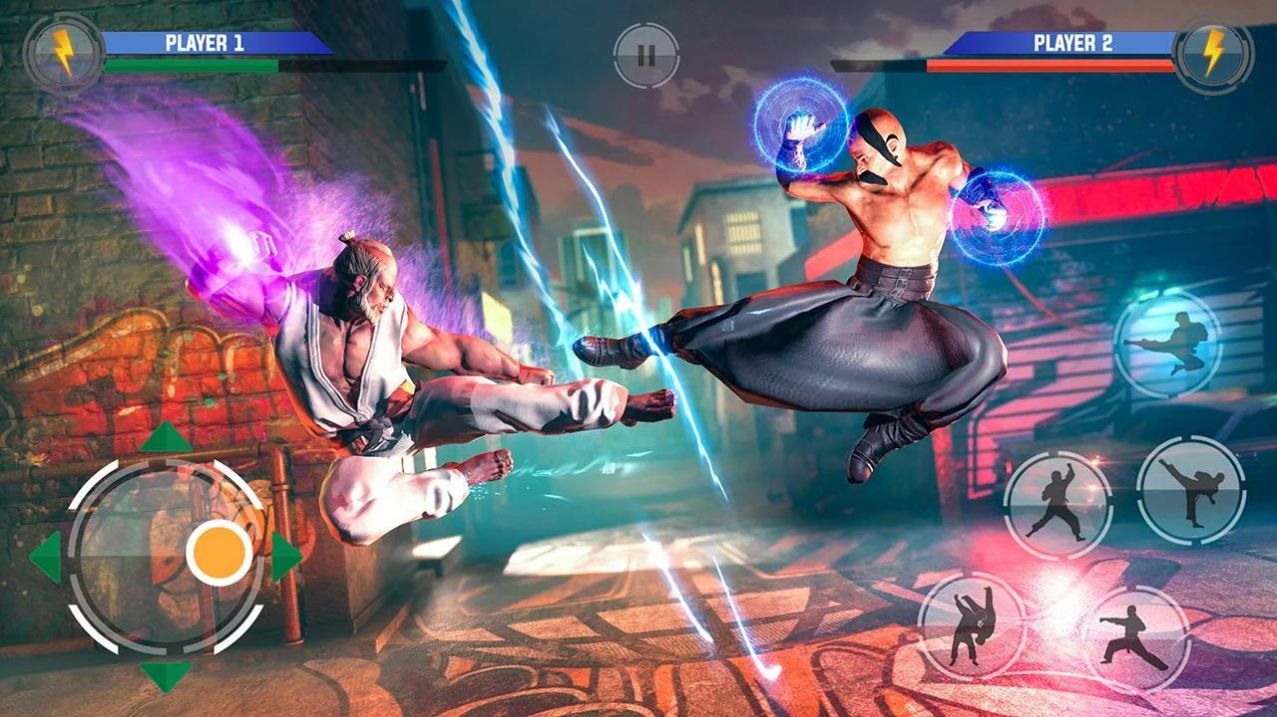Throw a straight punch in low stance
1277x717 pixels.
pyautogui.click(x=1135, y=638)
